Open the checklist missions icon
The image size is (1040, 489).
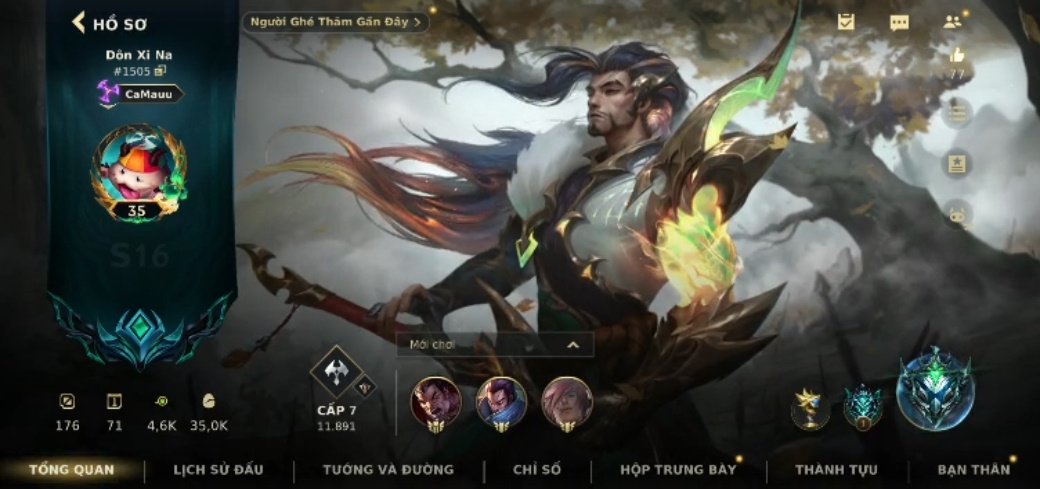pyautogui.click(x=846, y=21)
